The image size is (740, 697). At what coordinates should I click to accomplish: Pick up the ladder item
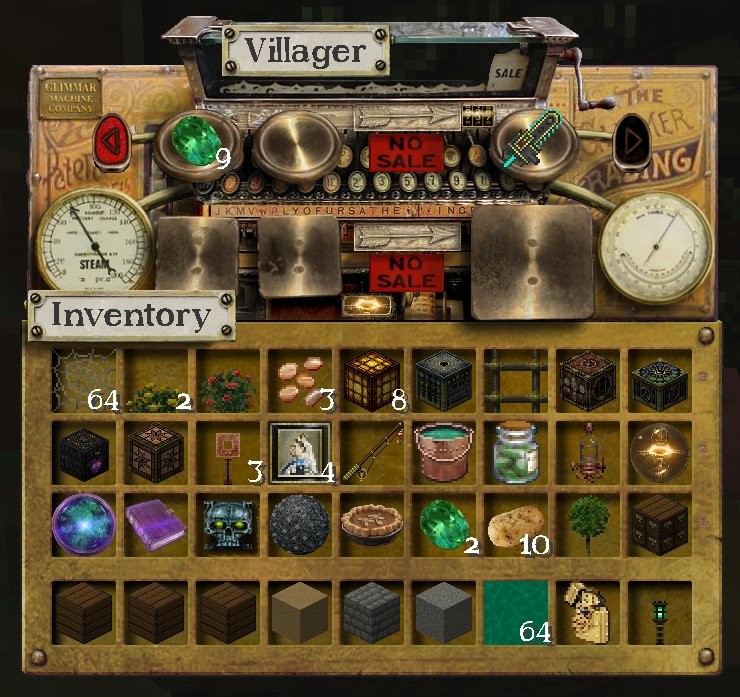point(517,380)
